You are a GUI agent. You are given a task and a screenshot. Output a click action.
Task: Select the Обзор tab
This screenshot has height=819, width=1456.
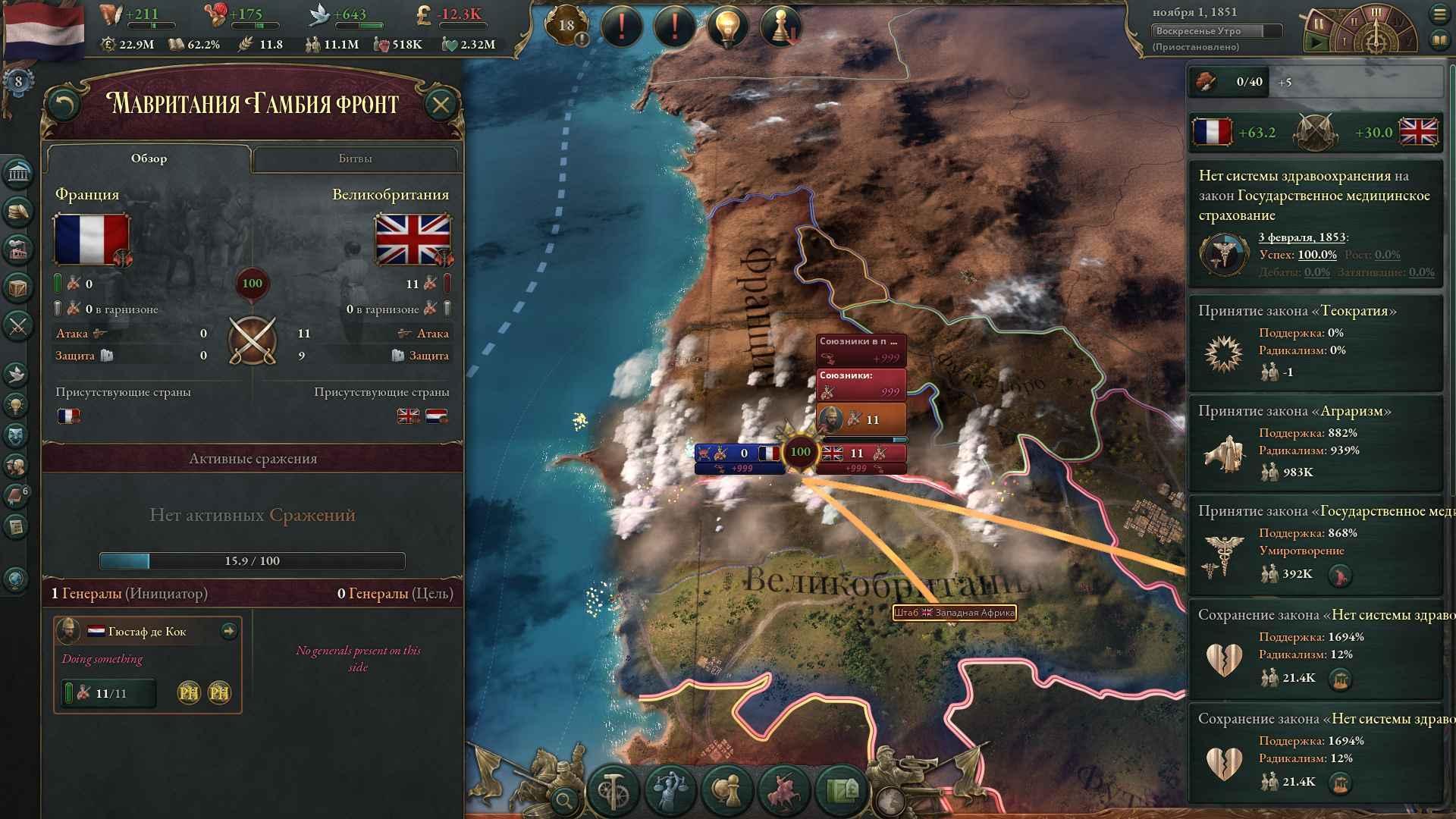[x=149, y=158]
